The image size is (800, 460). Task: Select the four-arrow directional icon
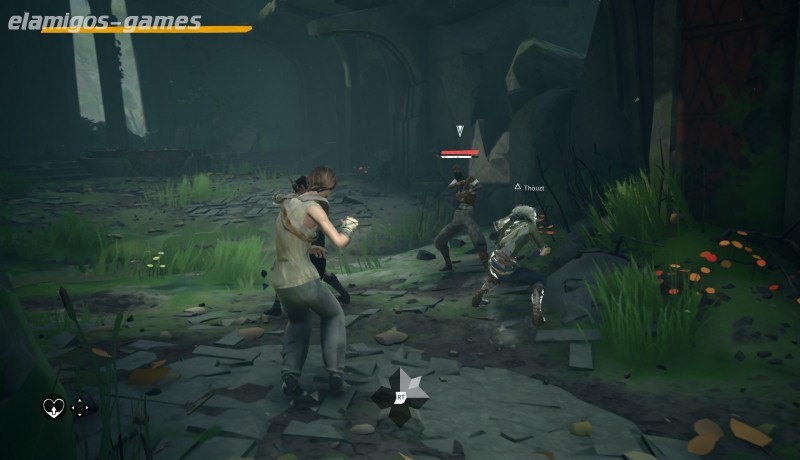(x=80, y=407)
